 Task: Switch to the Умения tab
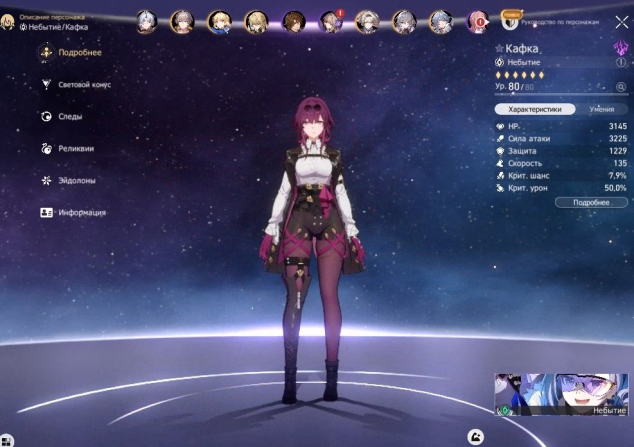coord(601,108)
